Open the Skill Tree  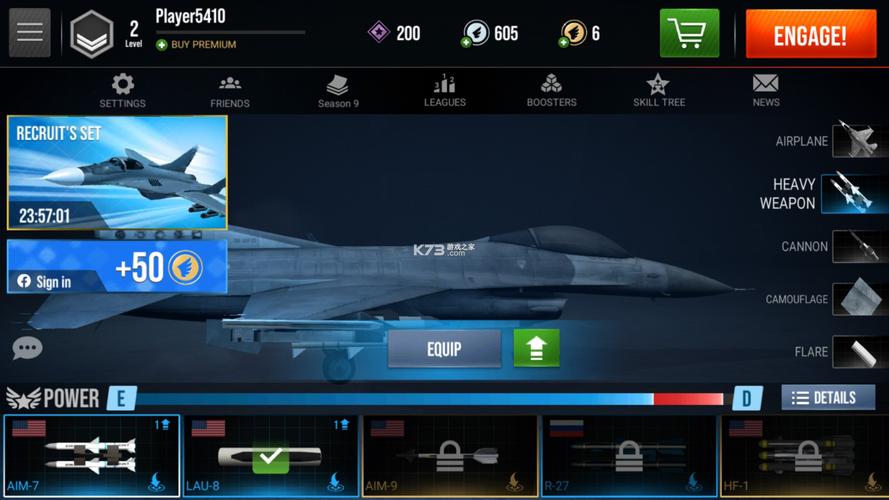(x=658, y=90)
